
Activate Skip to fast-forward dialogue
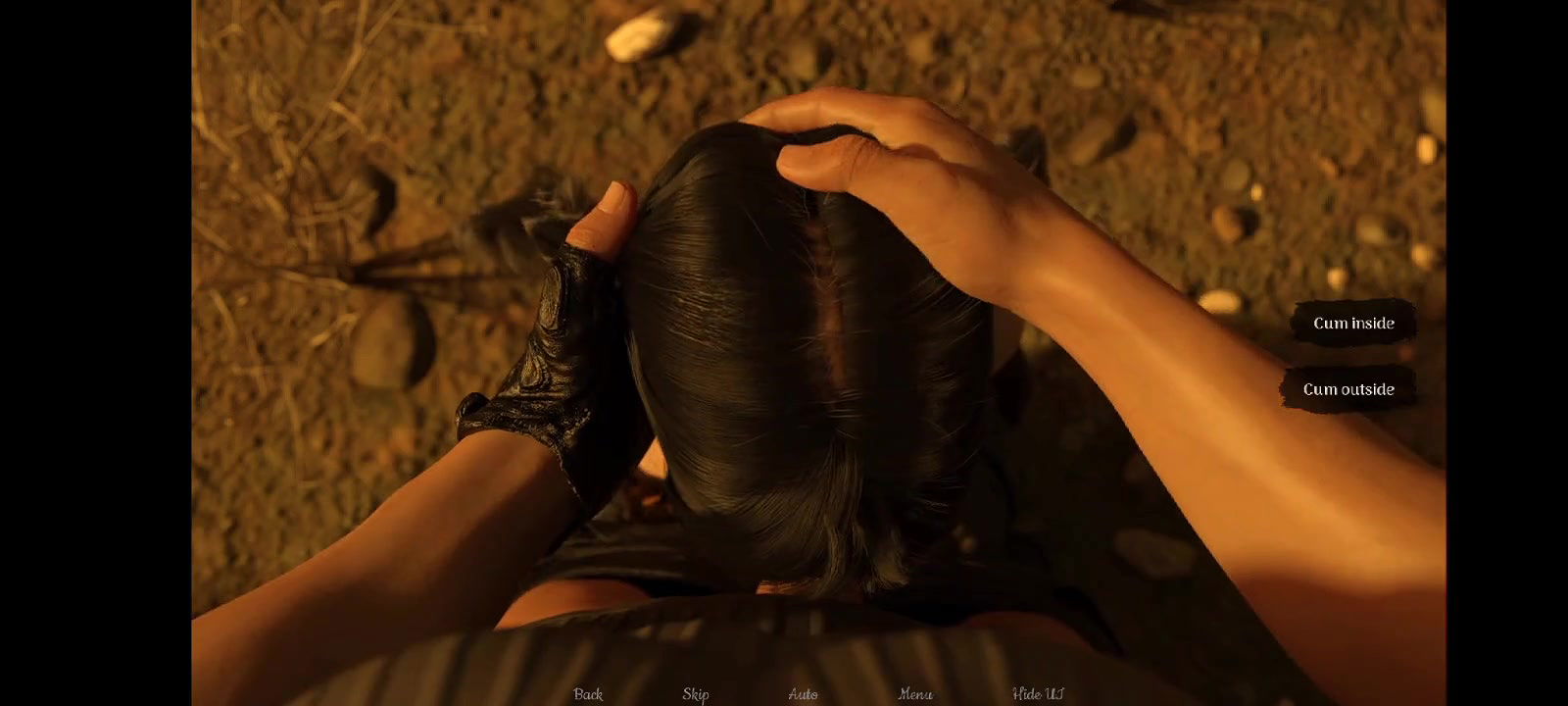[x=696, y=693]
